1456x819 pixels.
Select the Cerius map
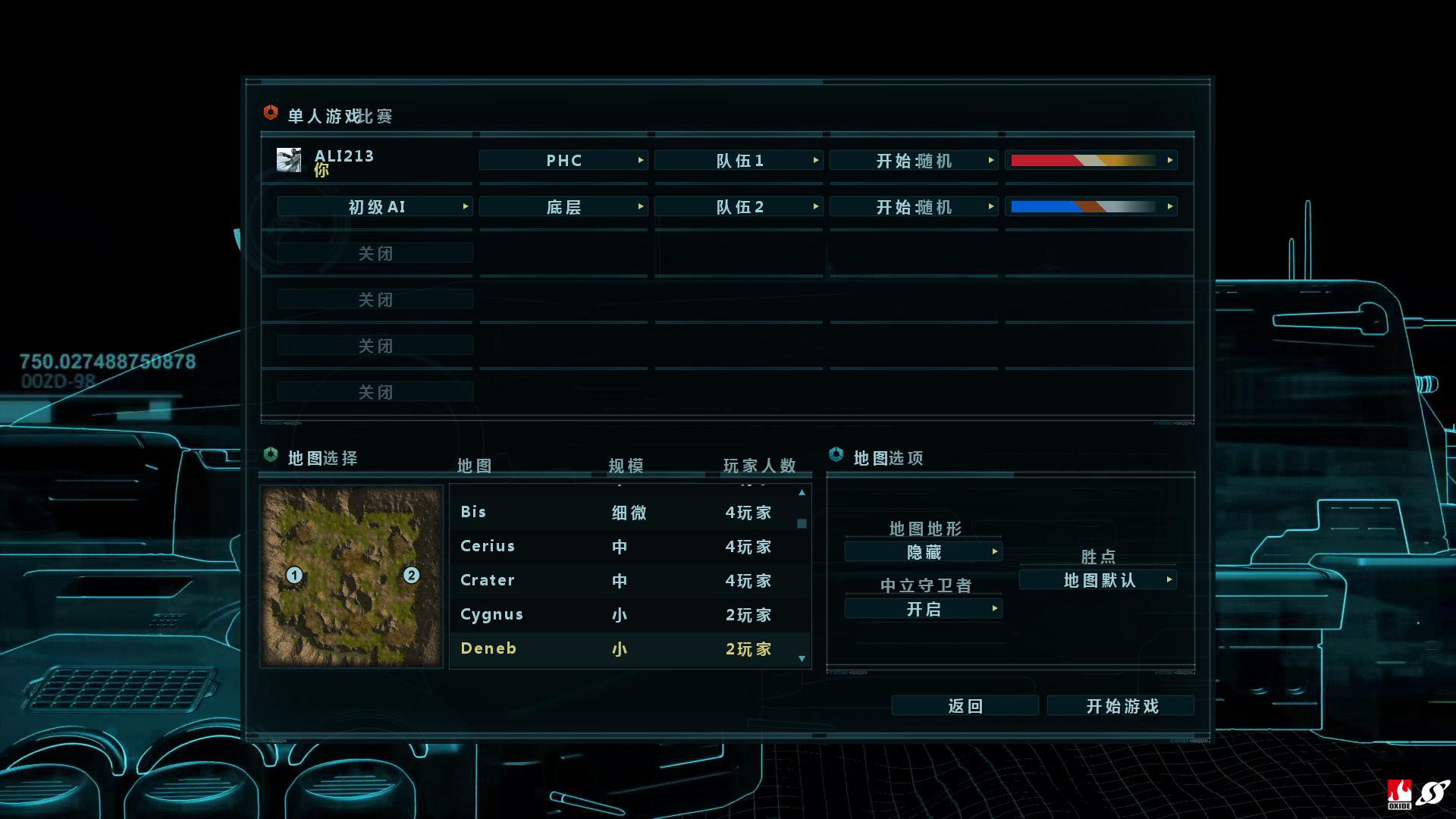click(x=629, y=547)
